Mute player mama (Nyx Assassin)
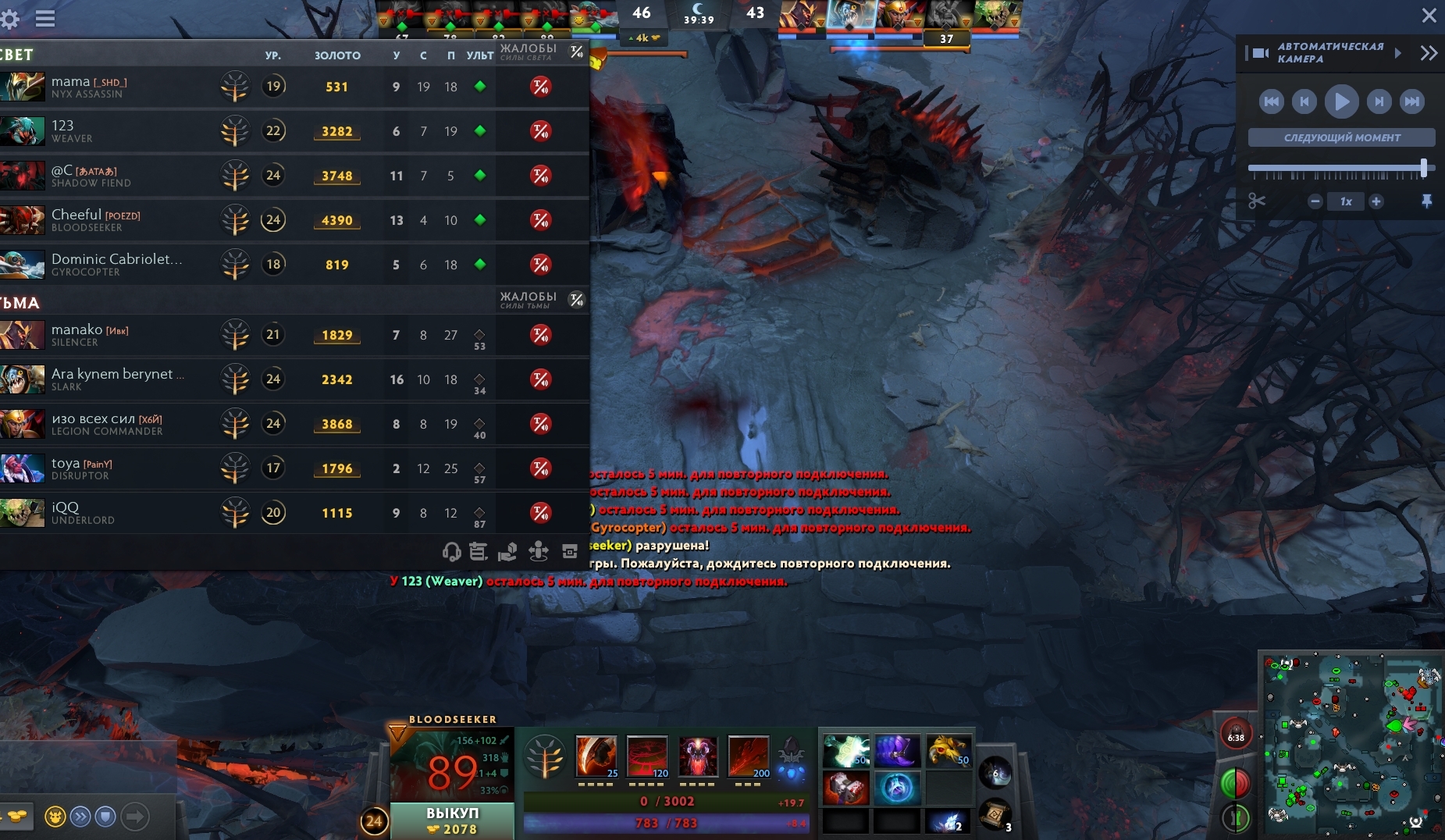Screen dimensions: 1445x840 click(539, 87)
